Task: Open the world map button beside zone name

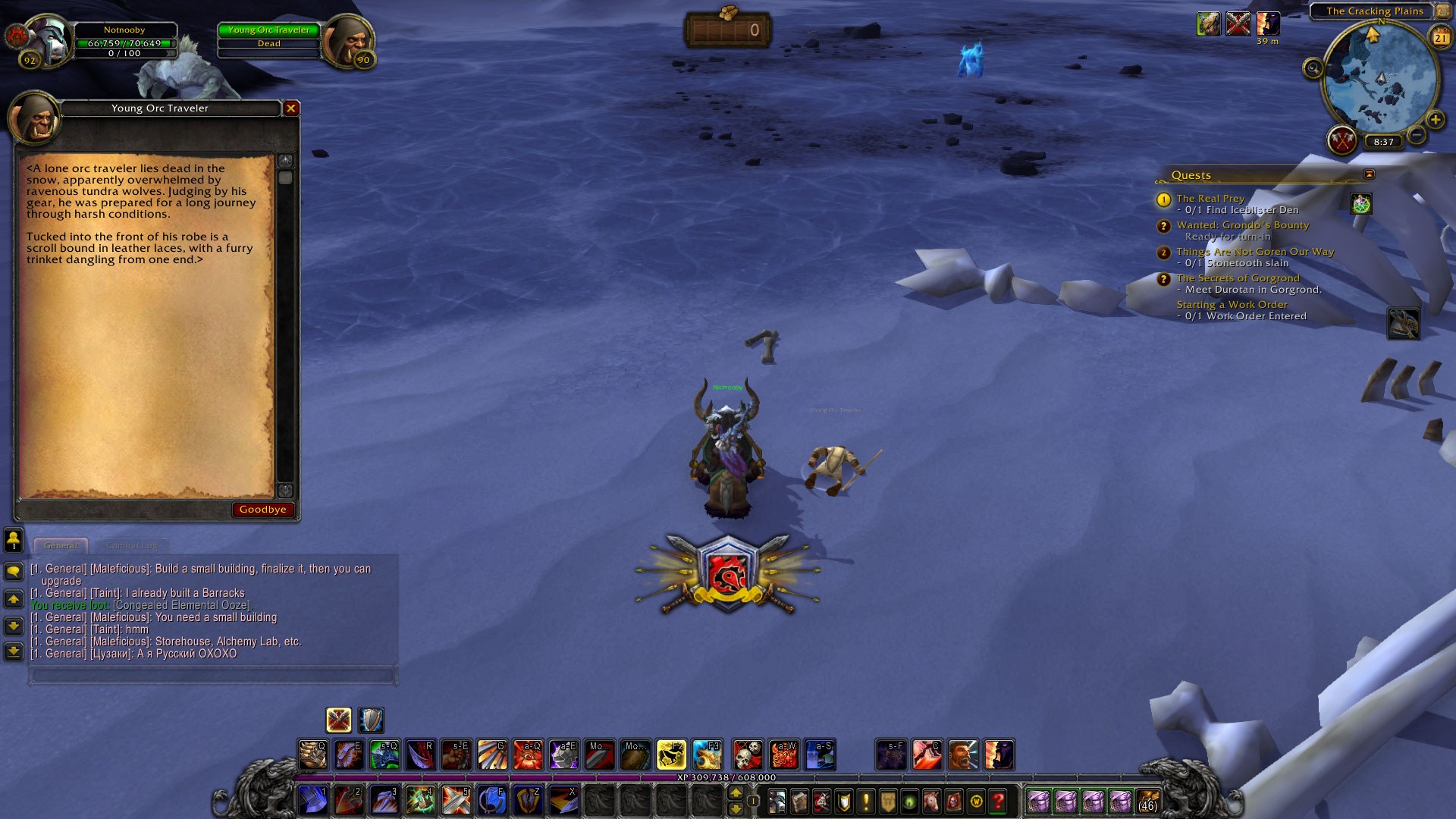Action: [1443, 11]
